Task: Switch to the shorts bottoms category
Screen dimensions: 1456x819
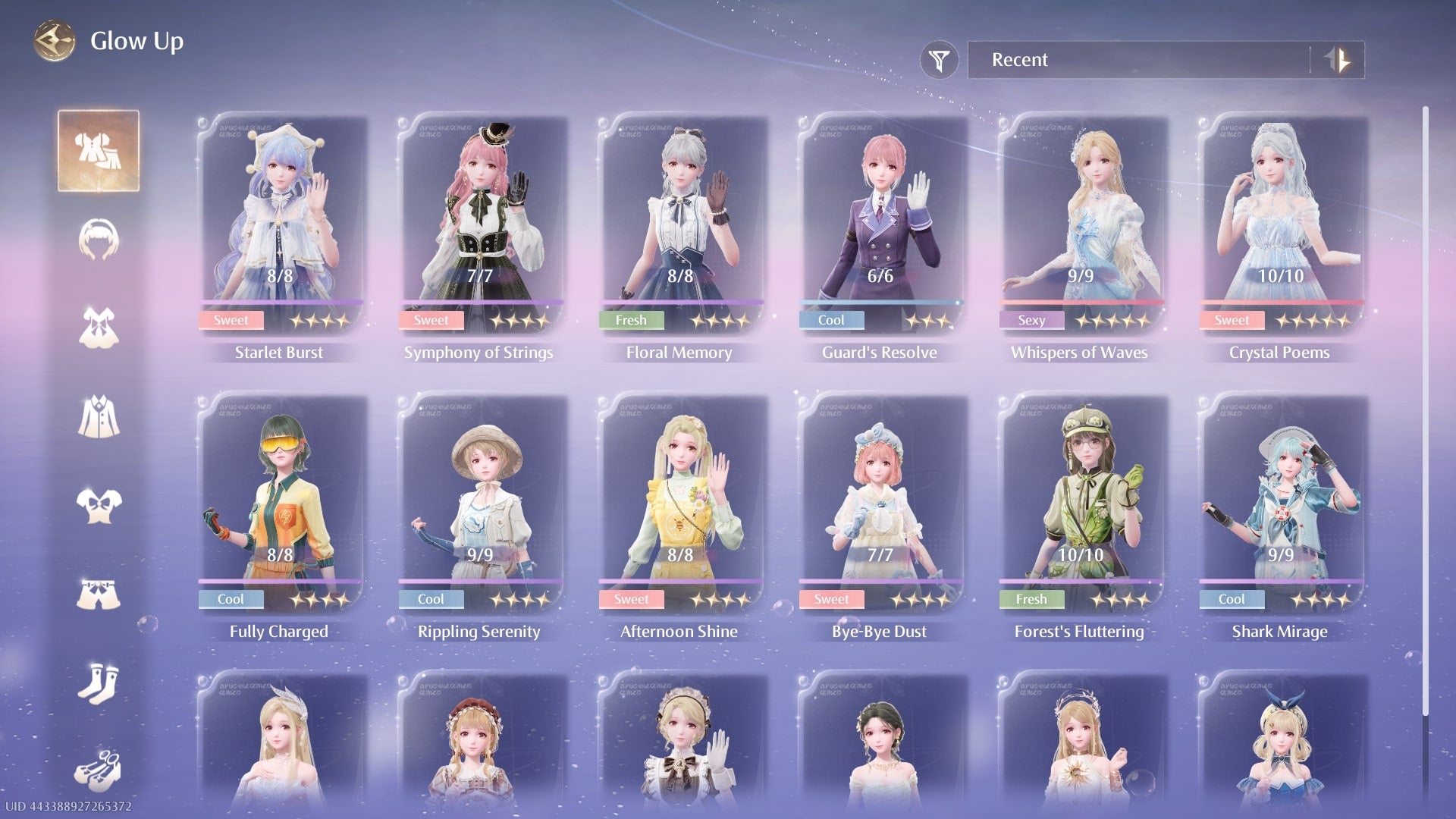Action: (99, 594)
